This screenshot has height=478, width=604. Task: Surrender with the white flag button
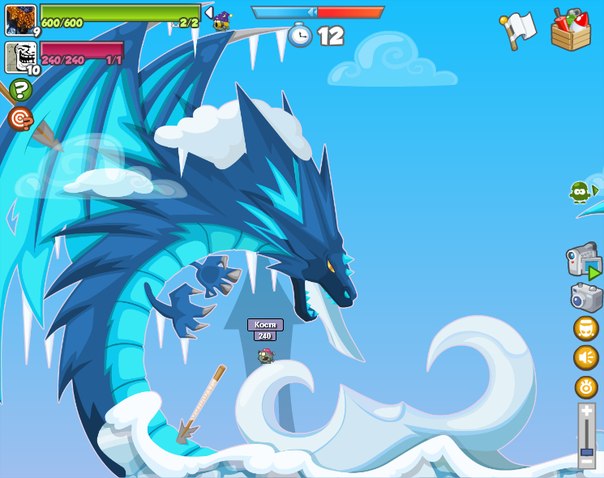pos(518,29)
